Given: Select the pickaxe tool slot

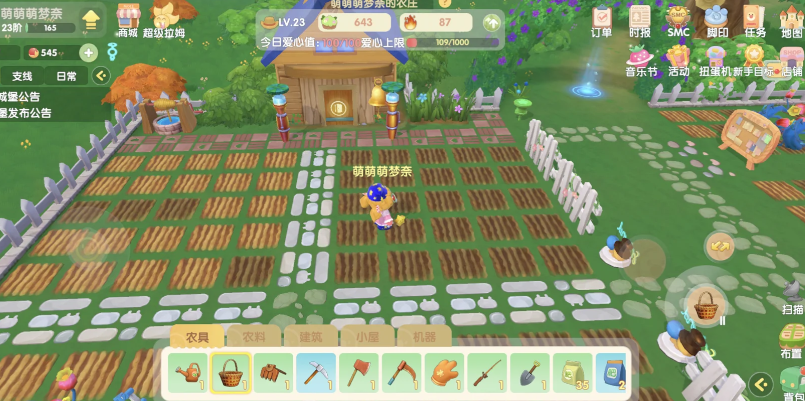Looking at the screenshot, I should (317, 373).
